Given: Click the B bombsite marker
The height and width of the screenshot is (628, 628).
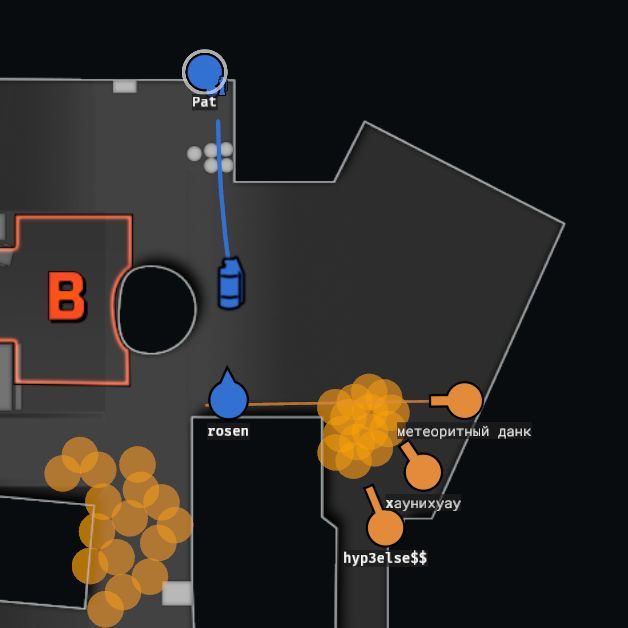Looking at the screenshot, I should (67, 297).
